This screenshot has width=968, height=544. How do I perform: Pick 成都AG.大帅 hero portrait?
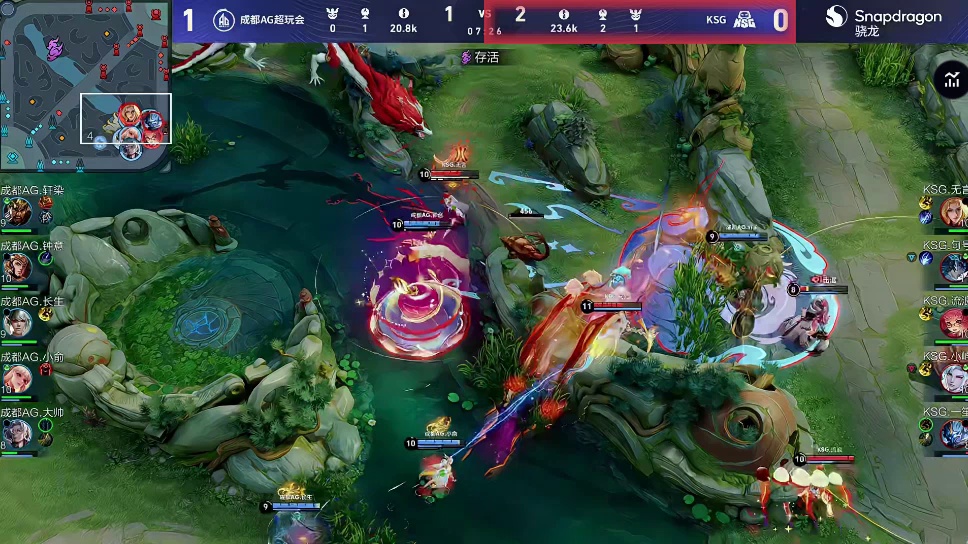click(x=17, y=433)
